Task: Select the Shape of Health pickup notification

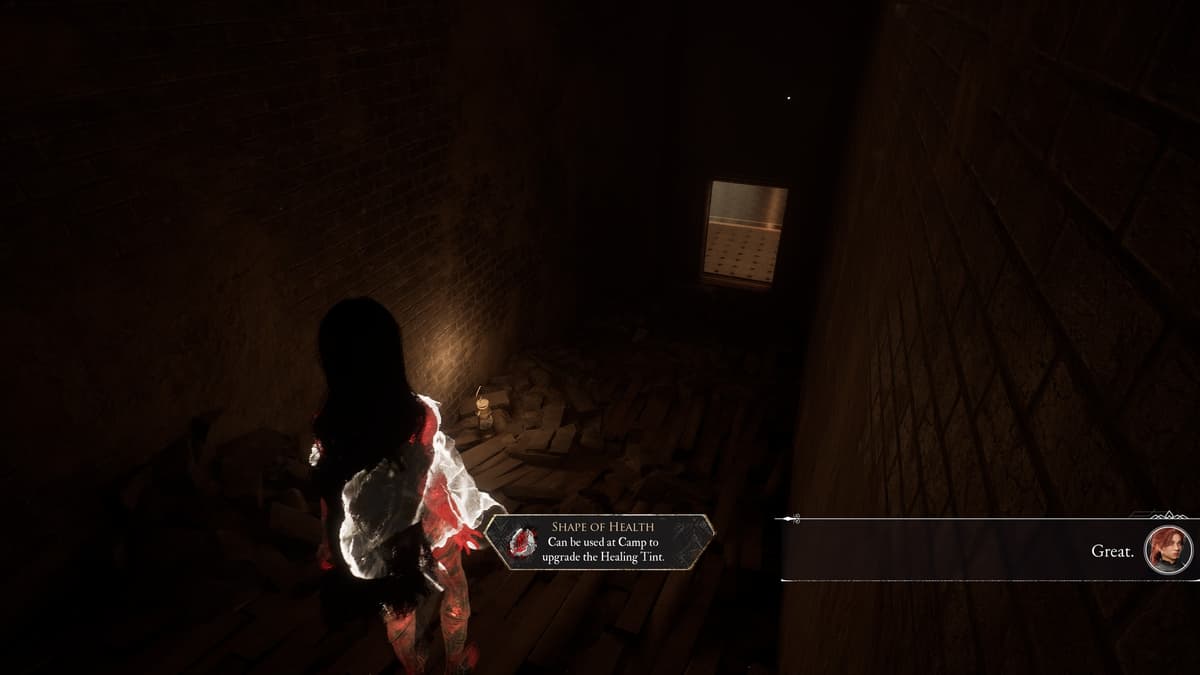Action: point(600,542)
